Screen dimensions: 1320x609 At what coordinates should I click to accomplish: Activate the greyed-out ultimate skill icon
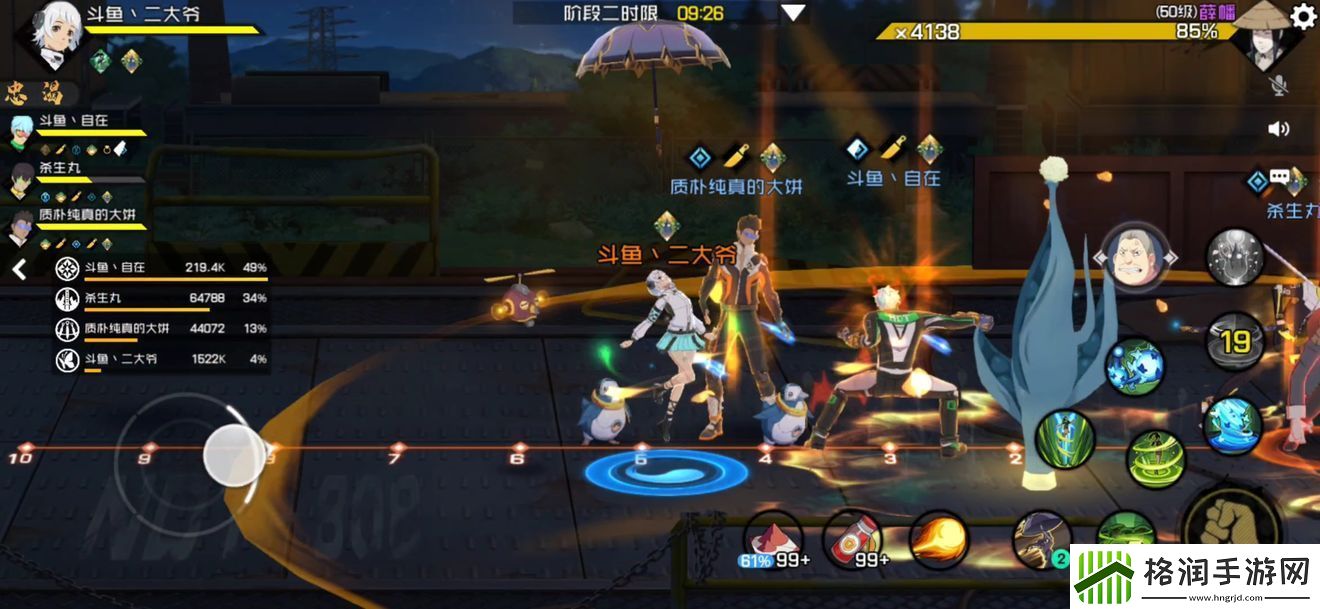pos(1235,258)
